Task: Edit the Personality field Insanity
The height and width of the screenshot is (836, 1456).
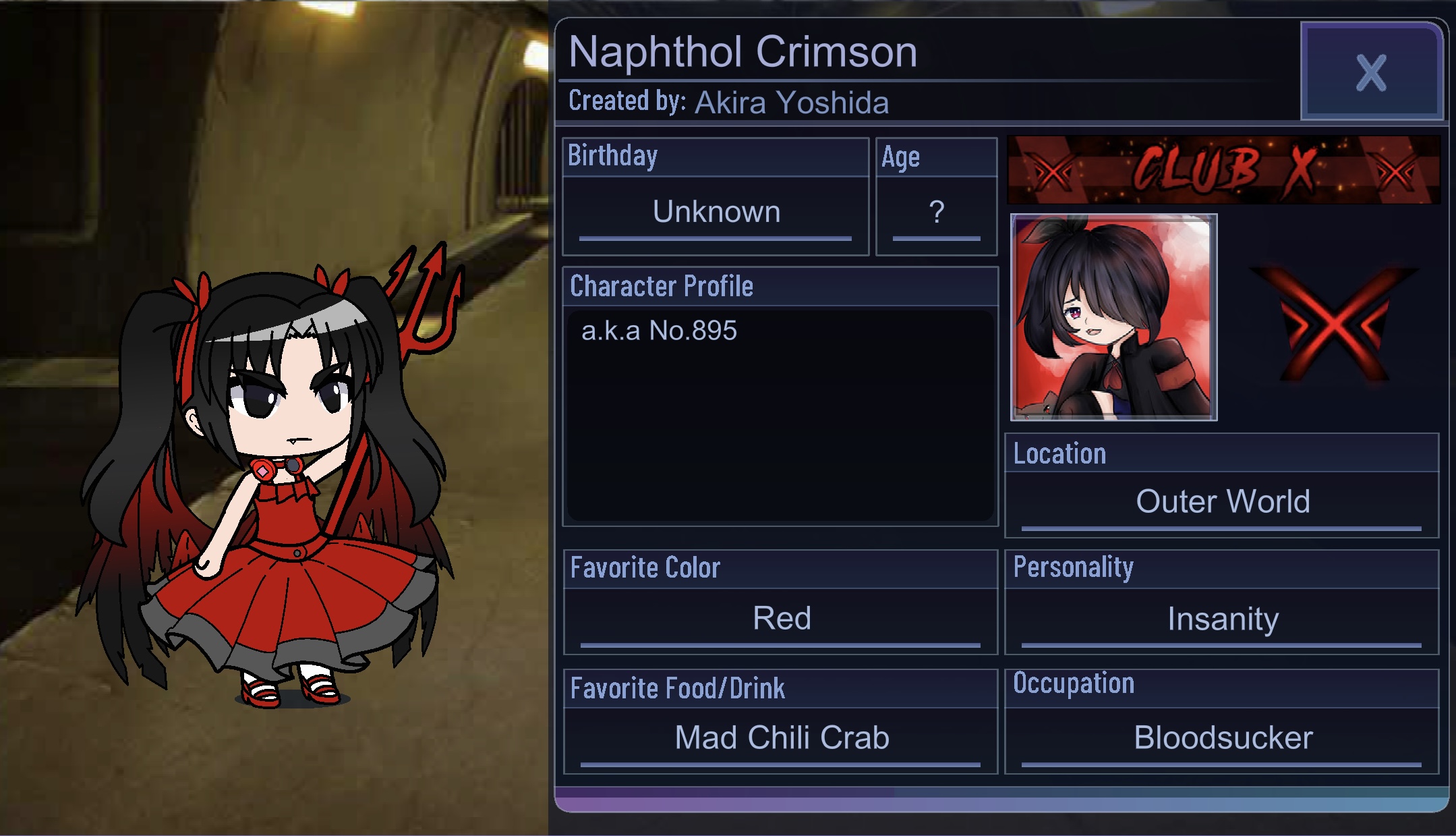Action: 1222,619
